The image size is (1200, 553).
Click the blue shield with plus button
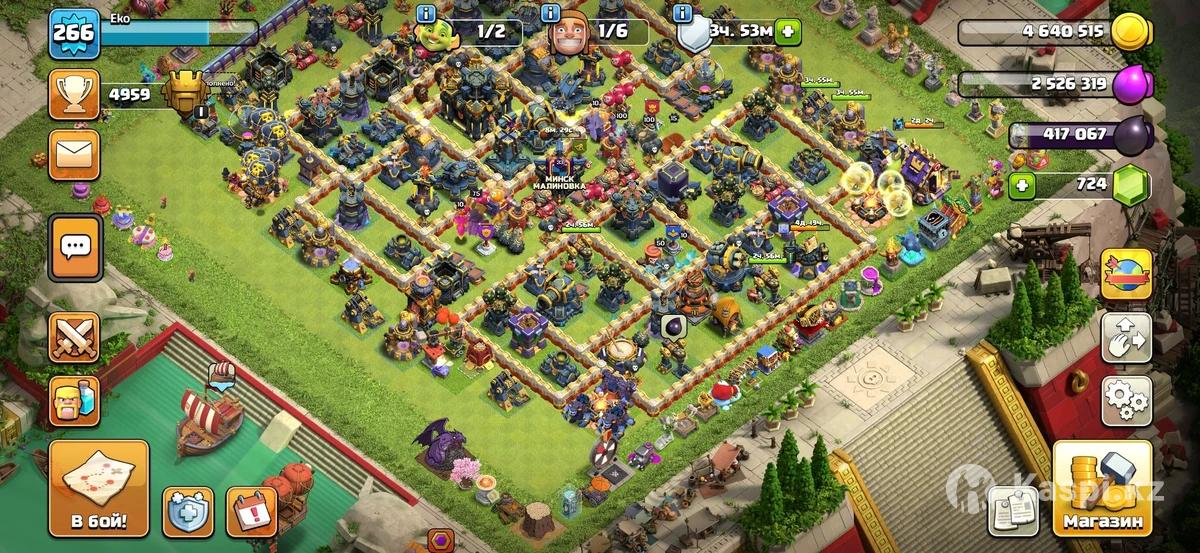(x=188, y=511)
